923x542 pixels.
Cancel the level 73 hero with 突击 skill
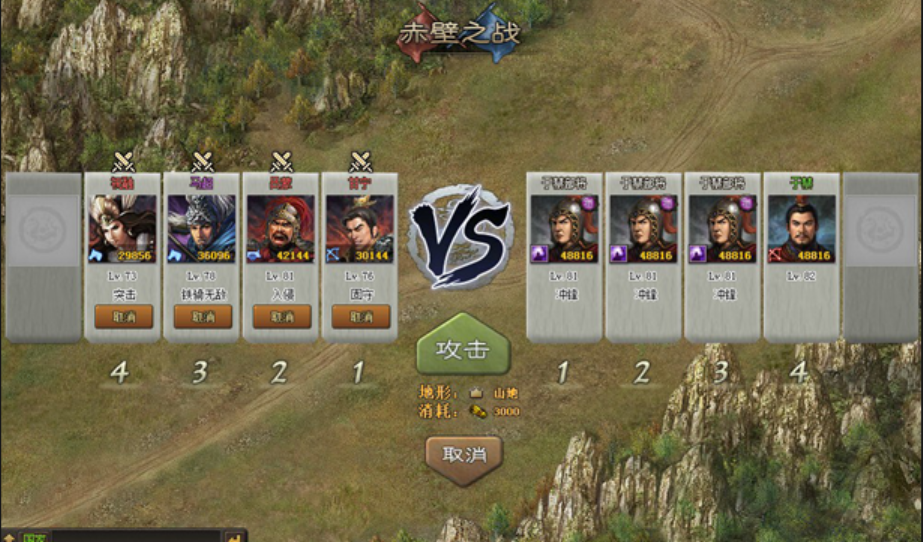pyautogui.click(x=124, y=316)
